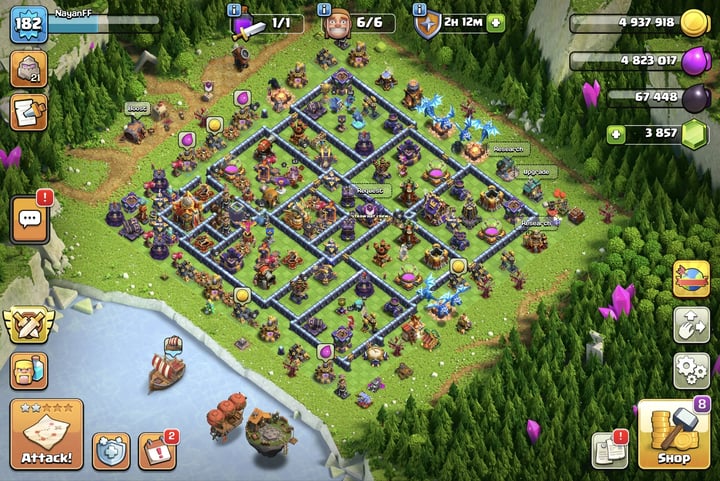720x481 pixels.
Task: Open the scroll notes button
Action: tap(27, 111)
